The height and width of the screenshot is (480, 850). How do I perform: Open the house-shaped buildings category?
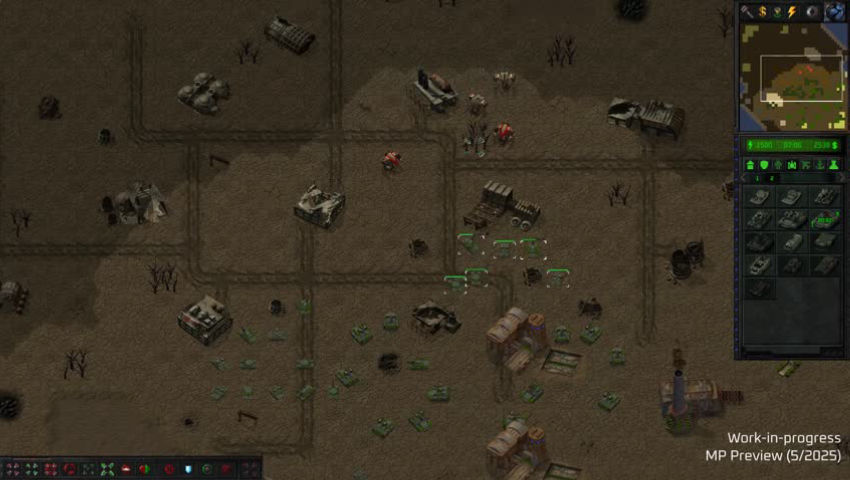[750, 164]
